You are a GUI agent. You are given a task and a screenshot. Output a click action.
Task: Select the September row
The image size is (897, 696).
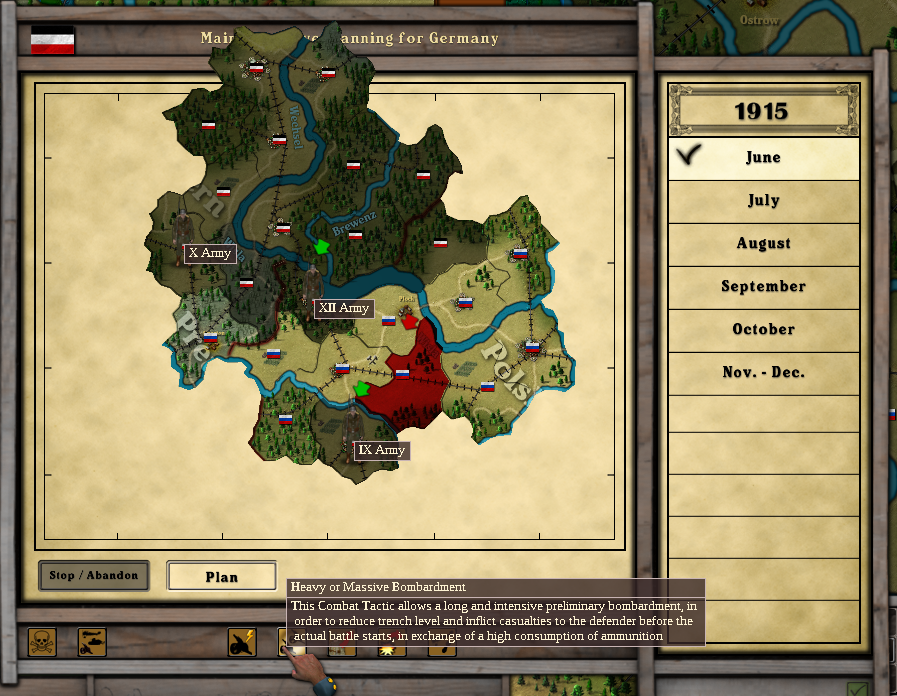click(763, 286)
